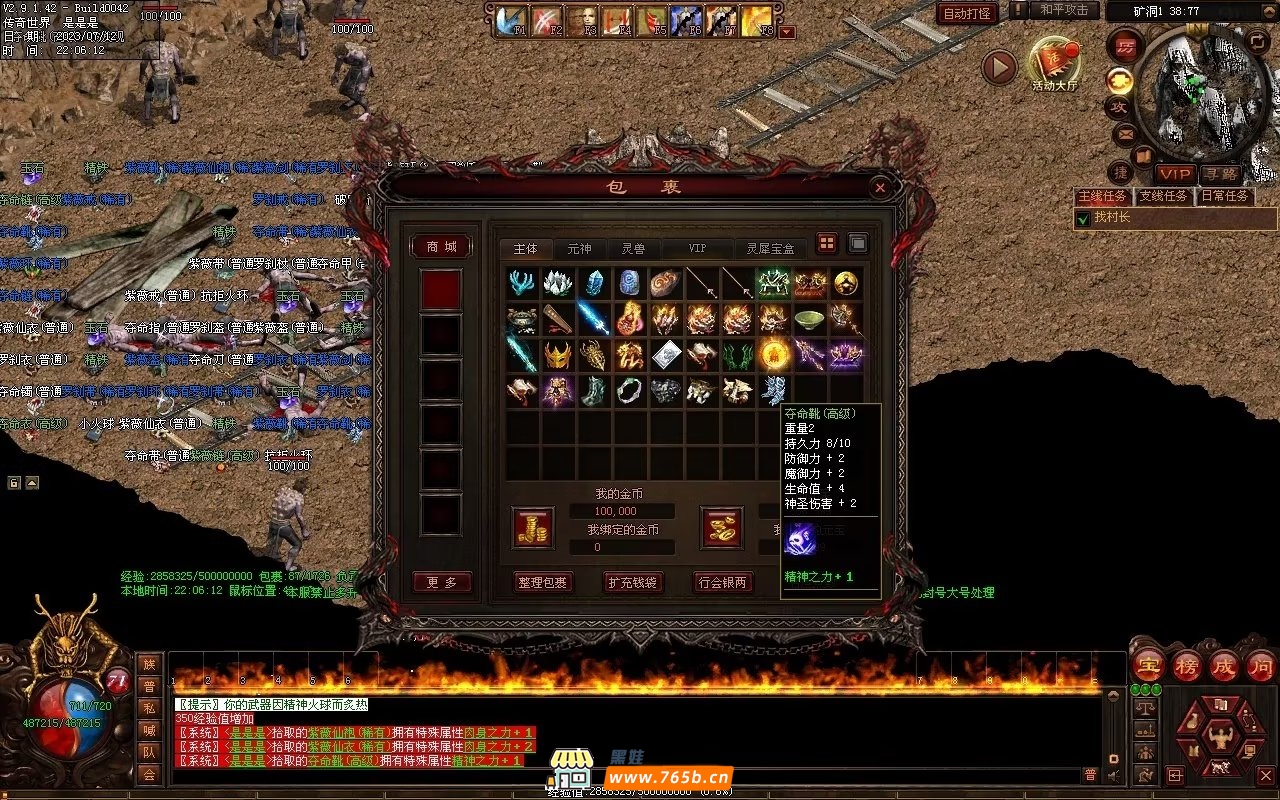
Task: Click the 寻路 pathfinding button
Action: pyautogui.click(x=1220, y=174)
